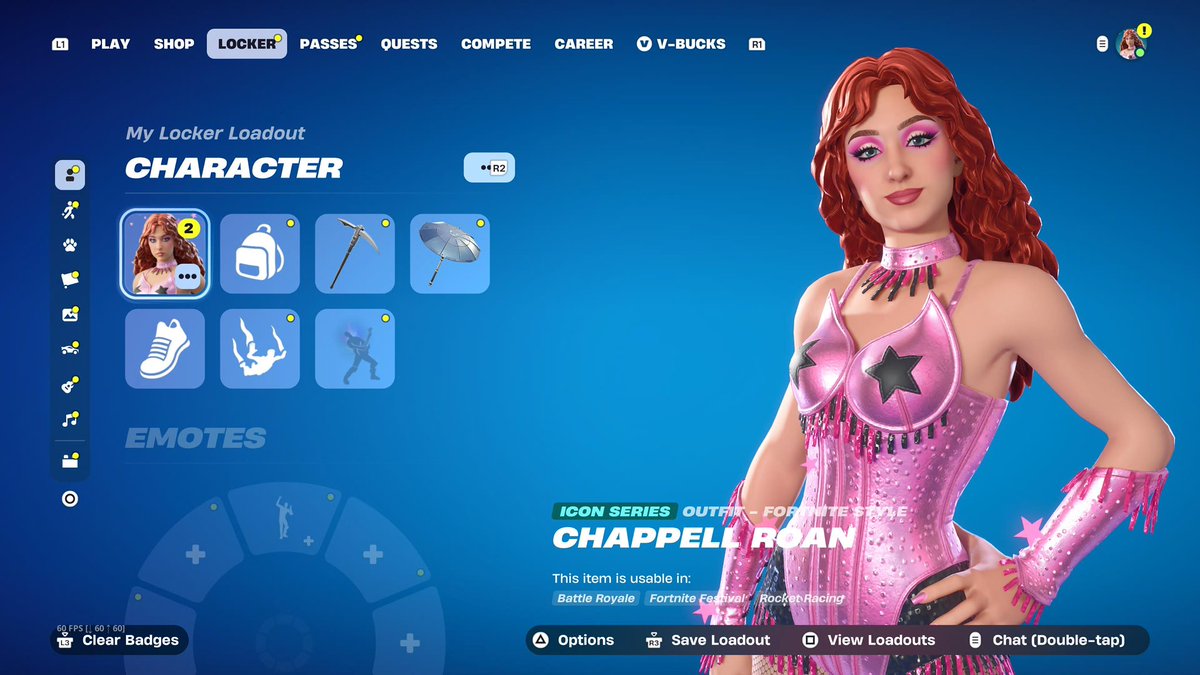Select the Locker tab
1200x675 pixels.
[246, 44]
